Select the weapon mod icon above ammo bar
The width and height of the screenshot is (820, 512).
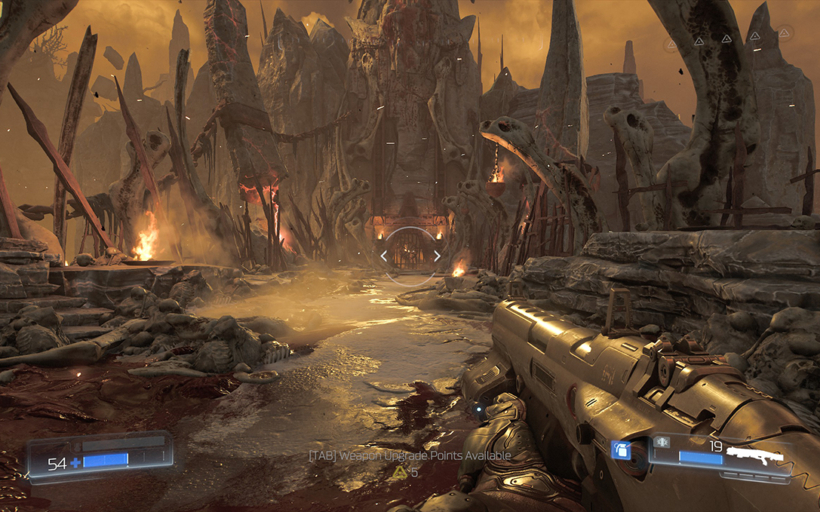pos(662,442)
